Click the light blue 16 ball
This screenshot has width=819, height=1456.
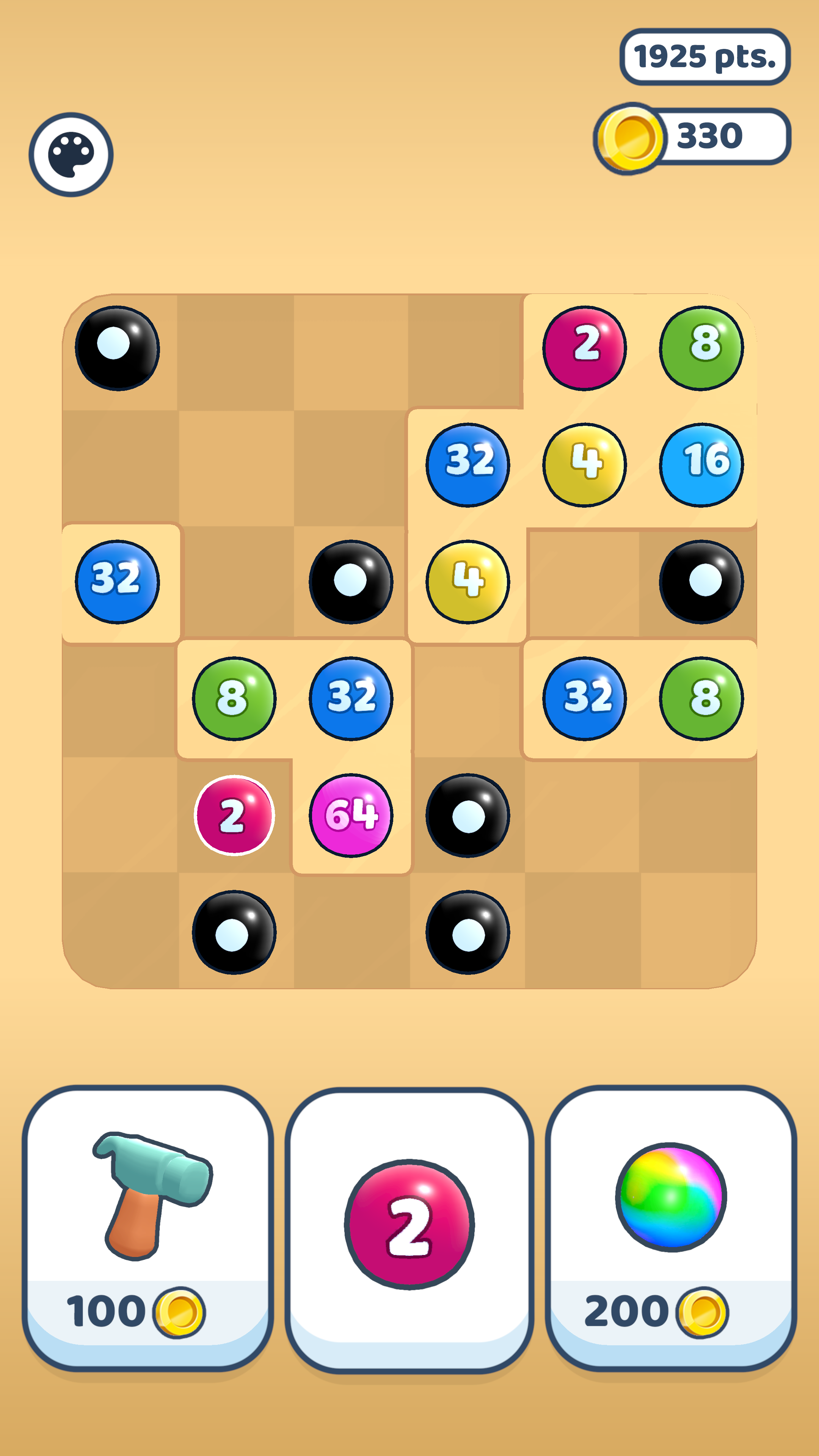pyautogui.click(x=701, y=464)
